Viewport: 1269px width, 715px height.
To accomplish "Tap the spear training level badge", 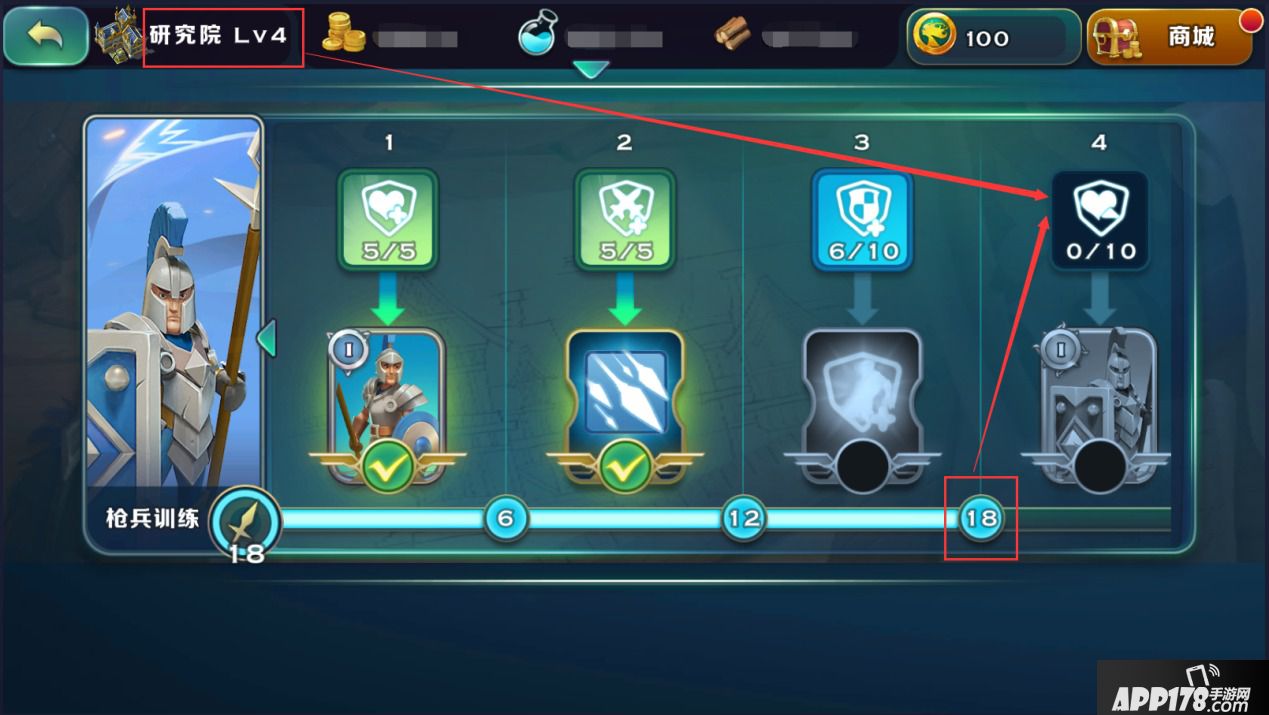I will [245, 522].
